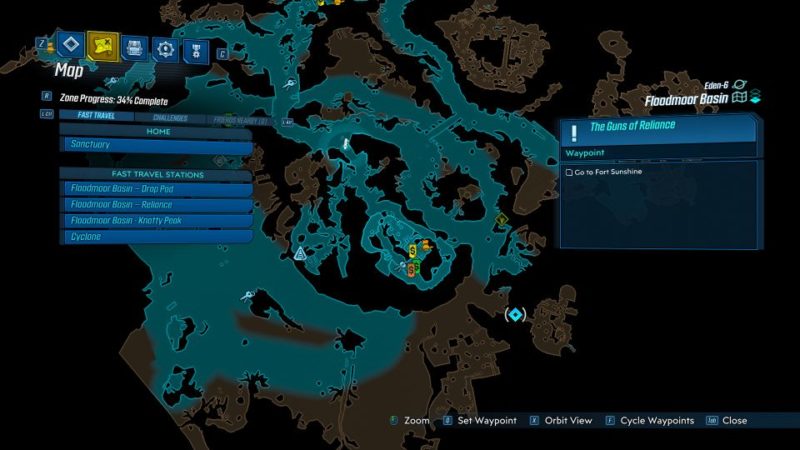The image size is (800, 450).
Task: Open the Inventory backpack tab
Action: coord(133,47)
